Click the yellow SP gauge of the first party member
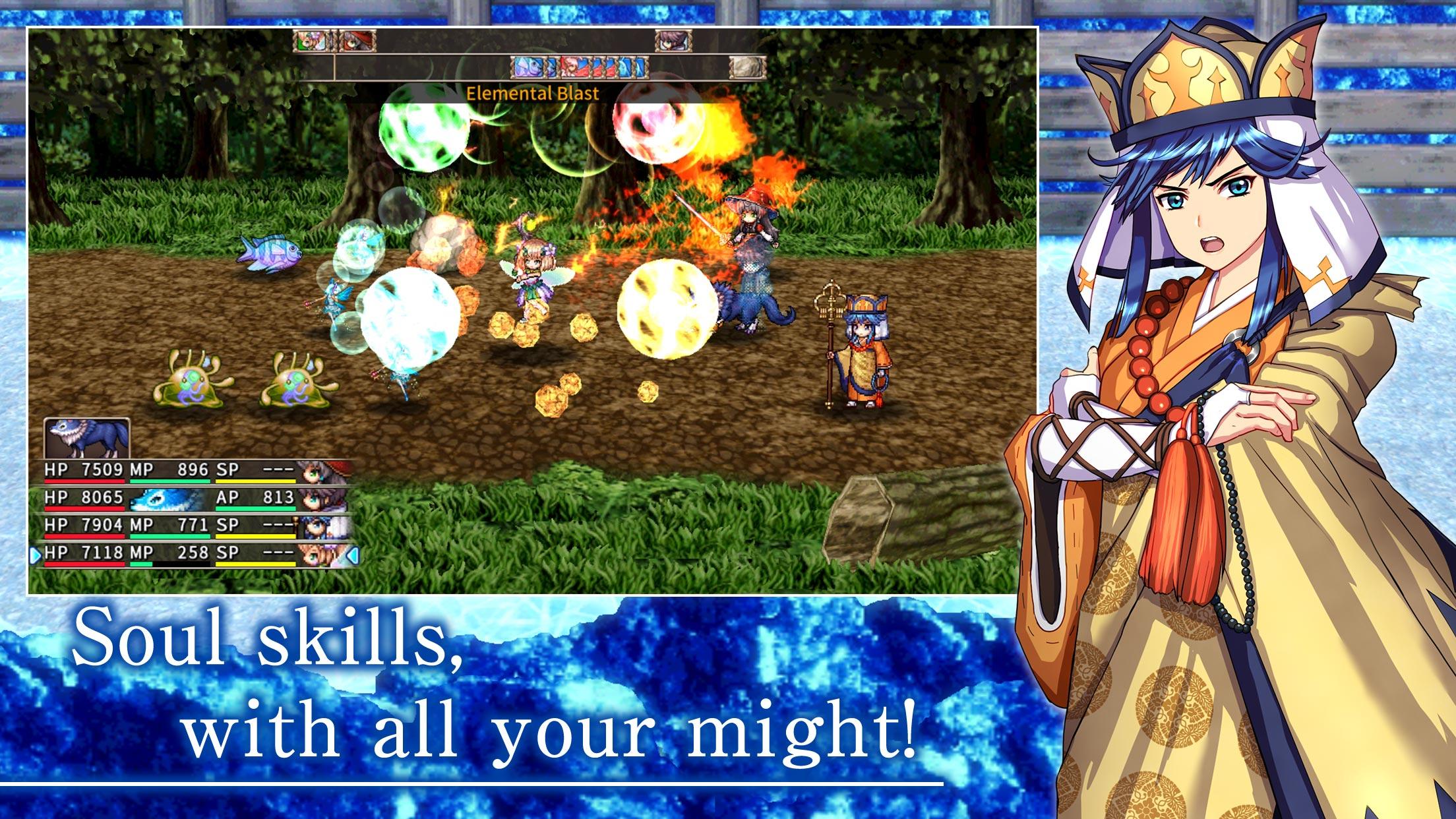The height and width of the screenshot is (819, 1456). pos(256,481)
